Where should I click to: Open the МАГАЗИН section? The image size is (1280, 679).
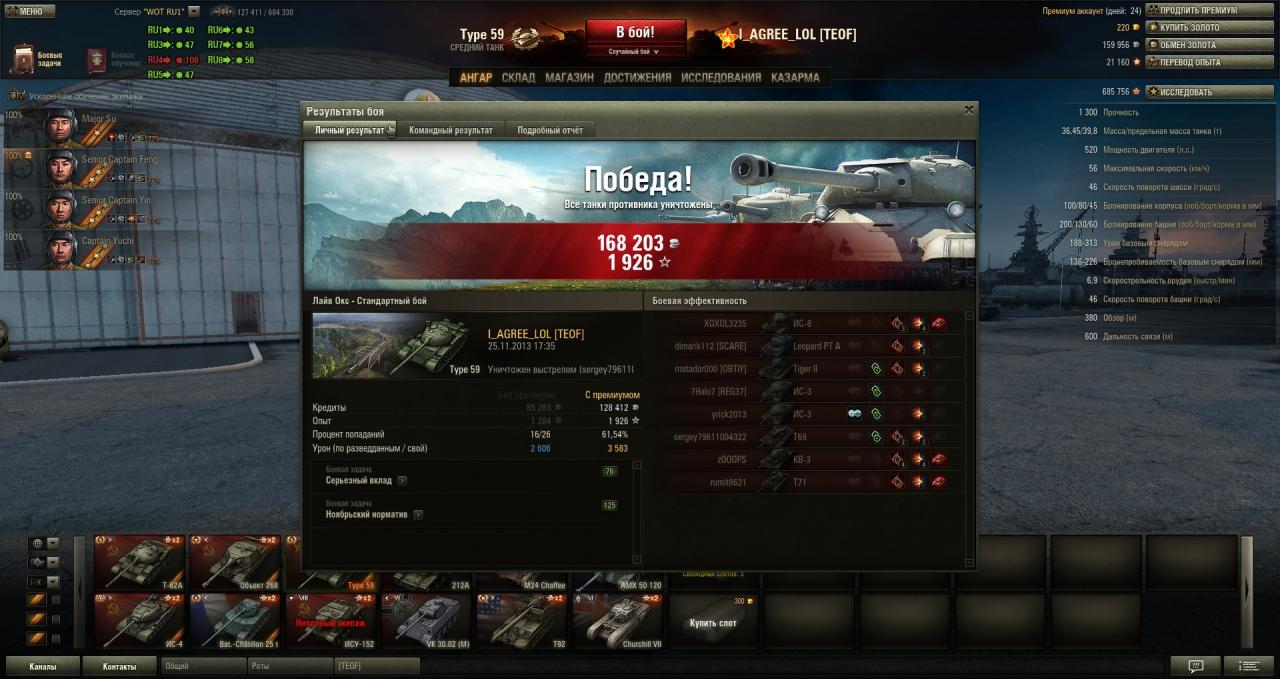[569, 77]
